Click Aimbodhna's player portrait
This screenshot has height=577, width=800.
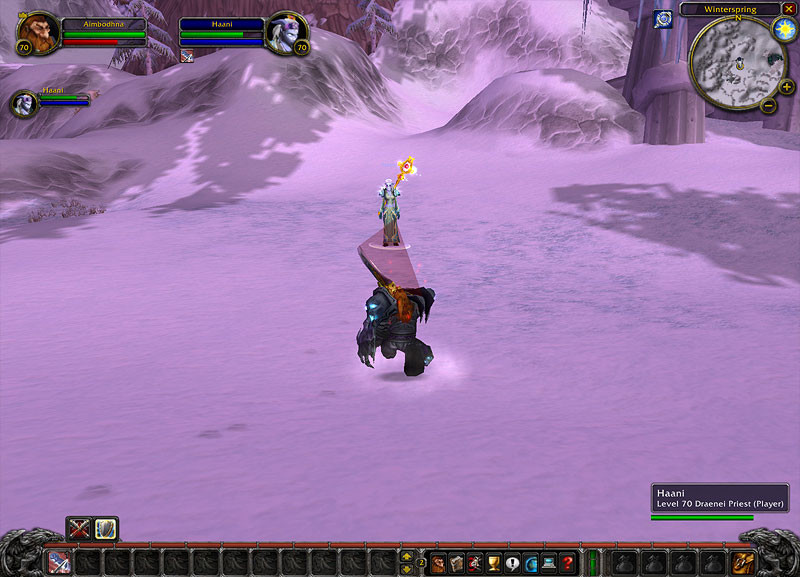37,32
